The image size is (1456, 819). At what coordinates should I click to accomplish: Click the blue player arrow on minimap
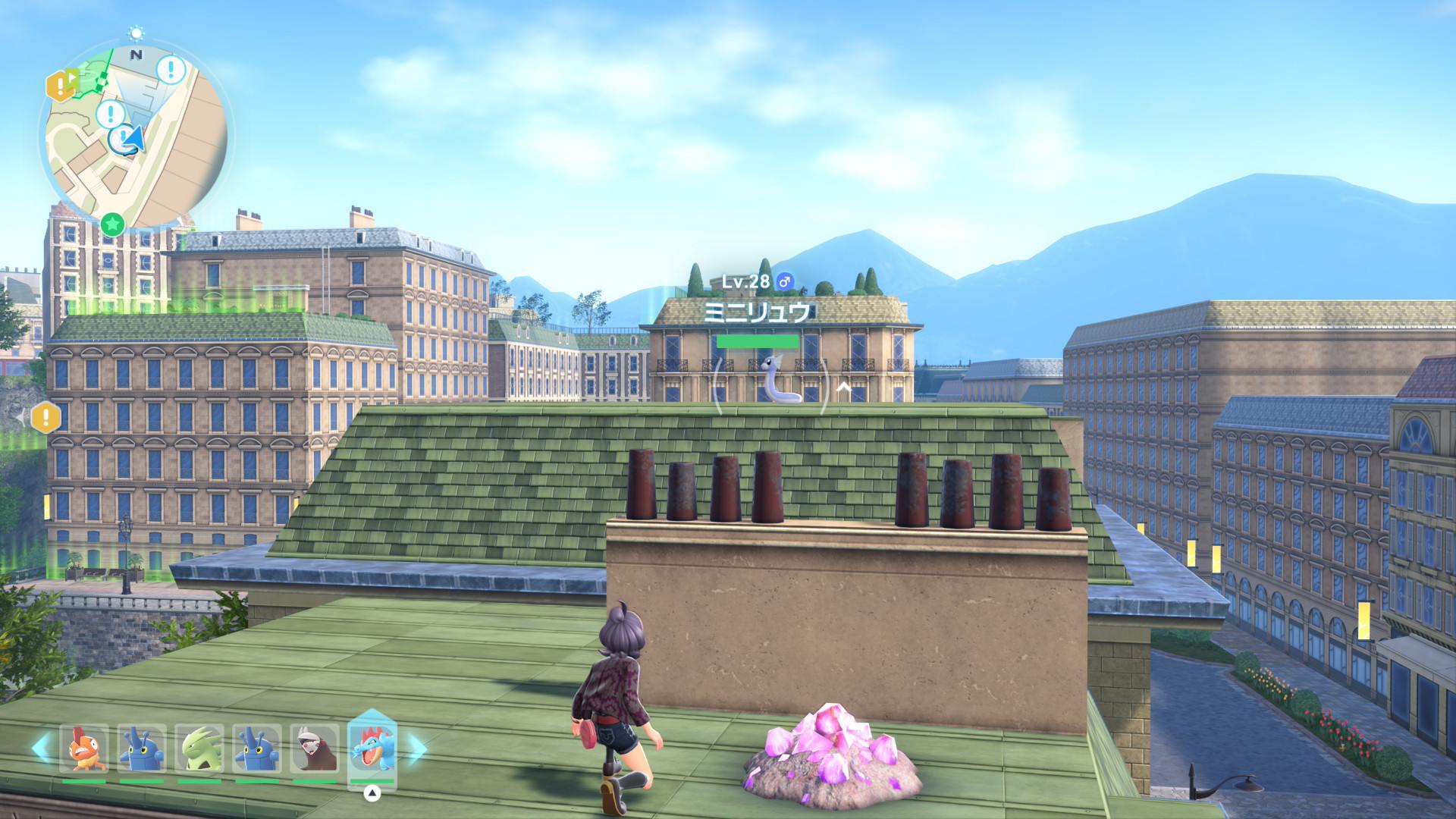[133, 139]
